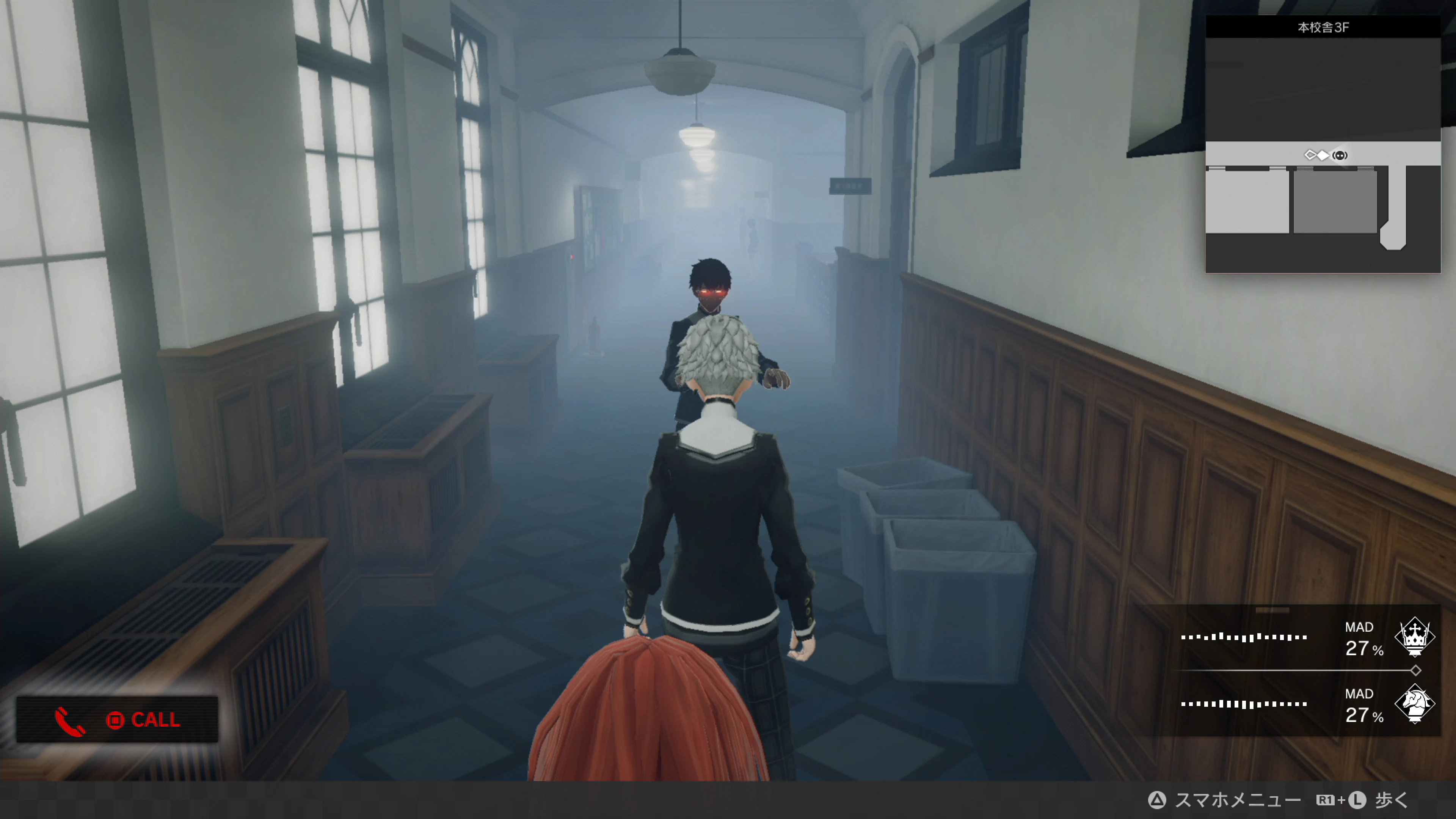Click the enemy face marker on the minimap
1456x819 pixels.
pos(1340,155)
